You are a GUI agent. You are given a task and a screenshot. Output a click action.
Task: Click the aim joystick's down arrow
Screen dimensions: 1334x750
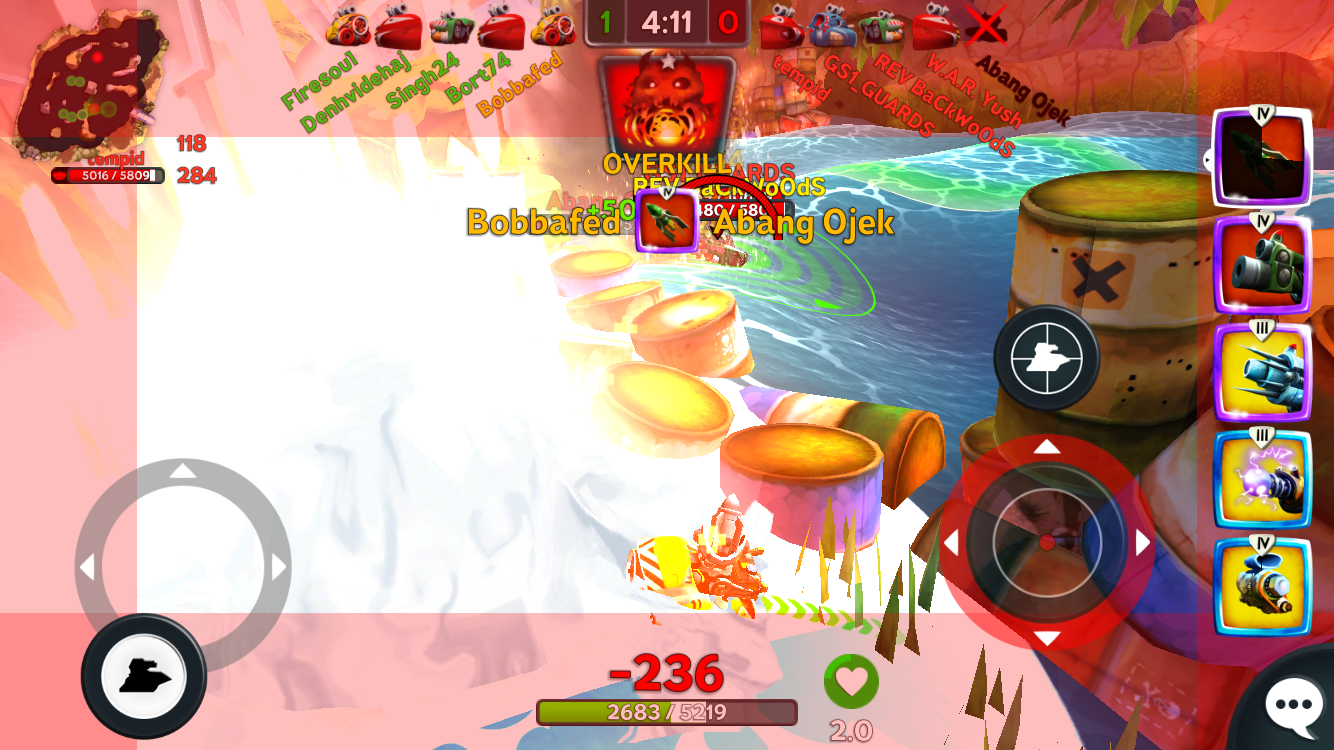(1047, 638)
